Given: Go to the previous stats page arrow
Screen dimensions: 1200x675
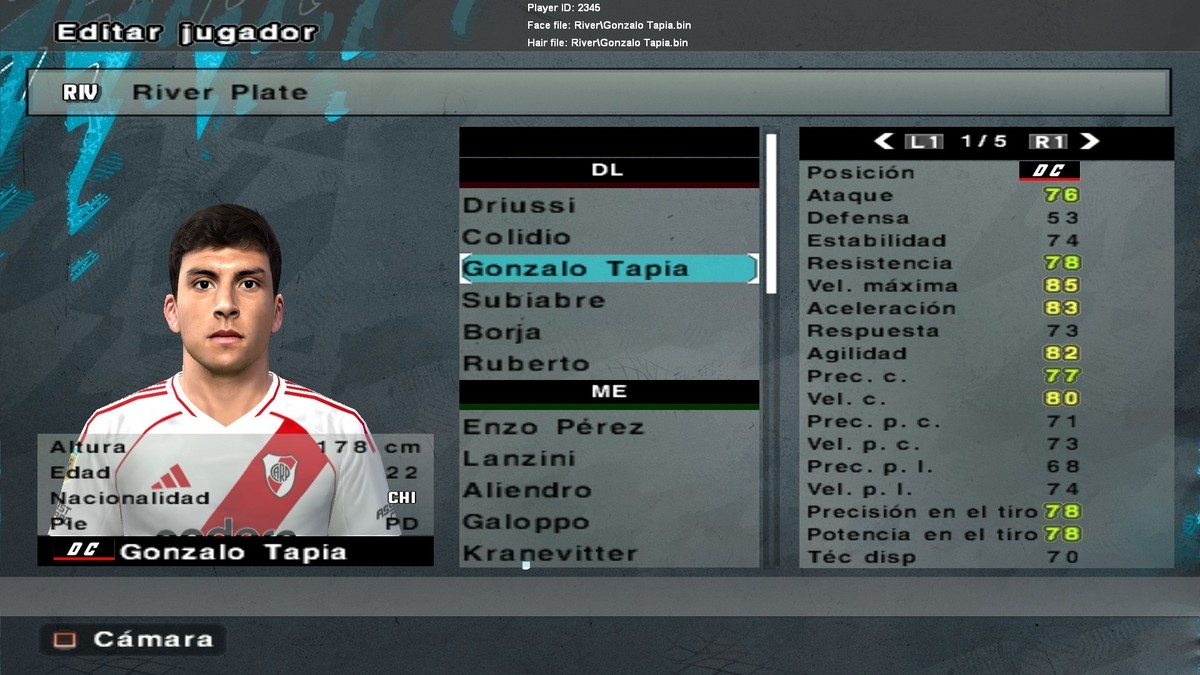Looking at the screenshot, I should [x=883, y=142].
